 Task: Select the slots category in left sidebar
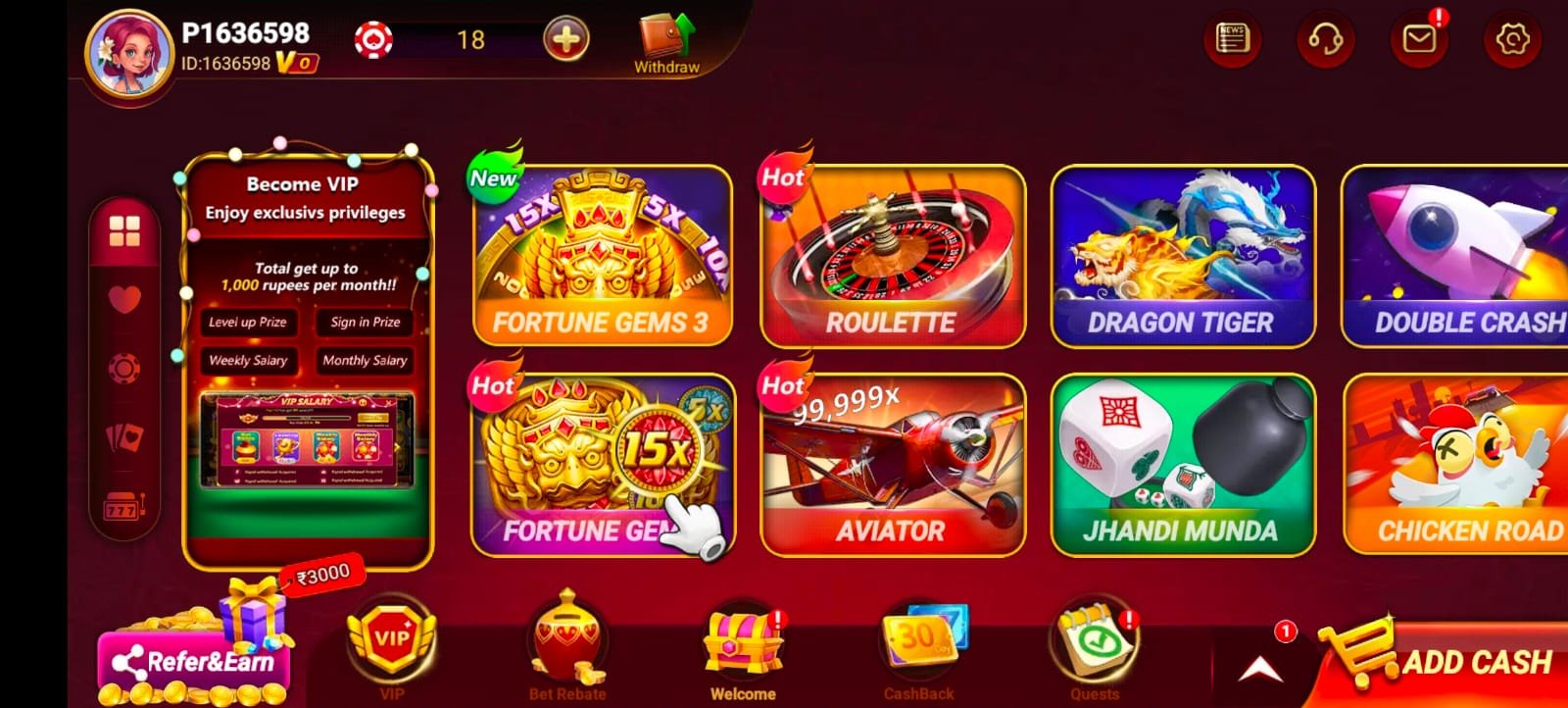pyautogui.click(x=123, y=507)
